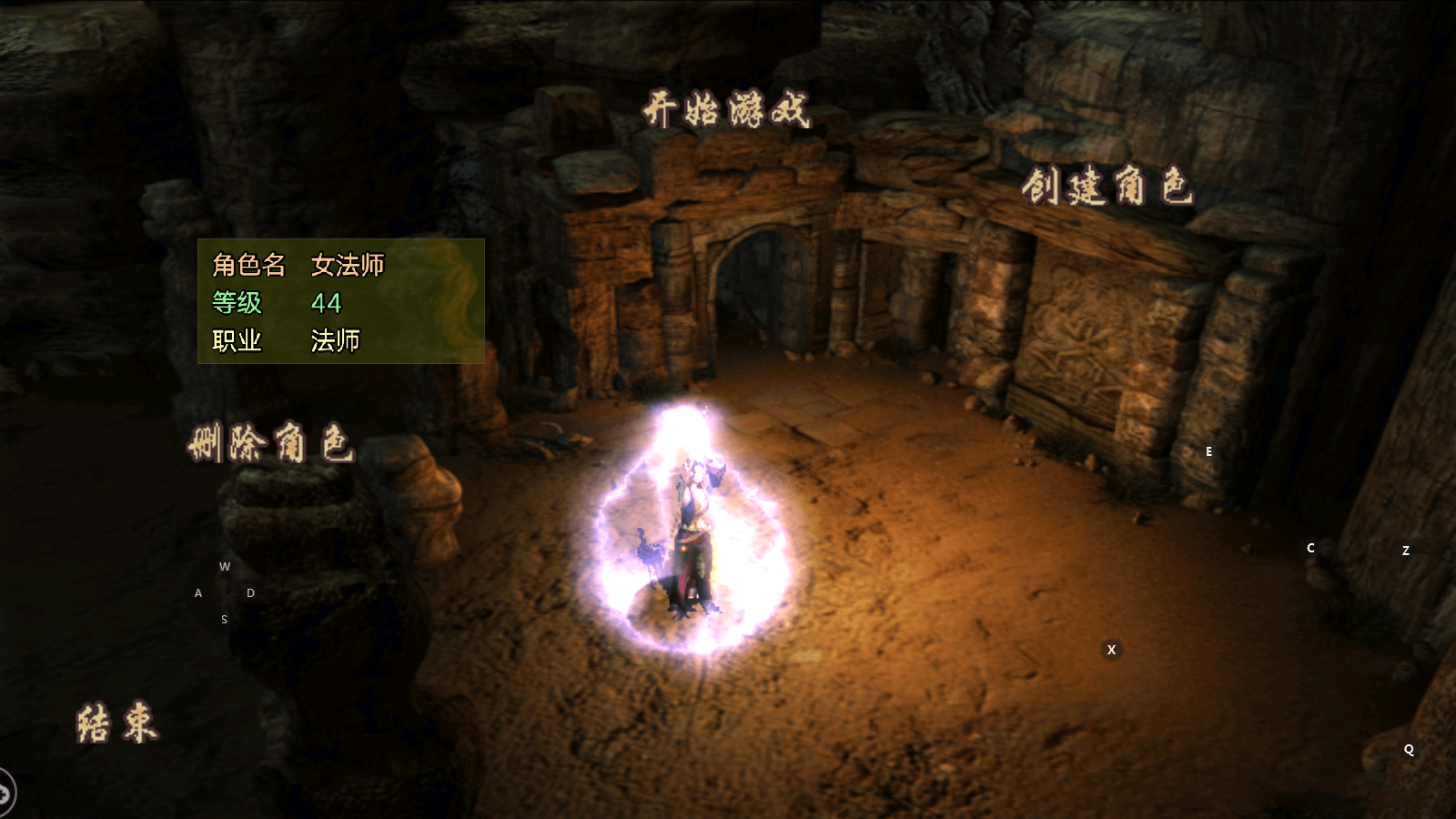Click the E key hint near the right wall
Image resolution: width=1456 pixels, height=819 pixels.
click(x=1208, y=450)
